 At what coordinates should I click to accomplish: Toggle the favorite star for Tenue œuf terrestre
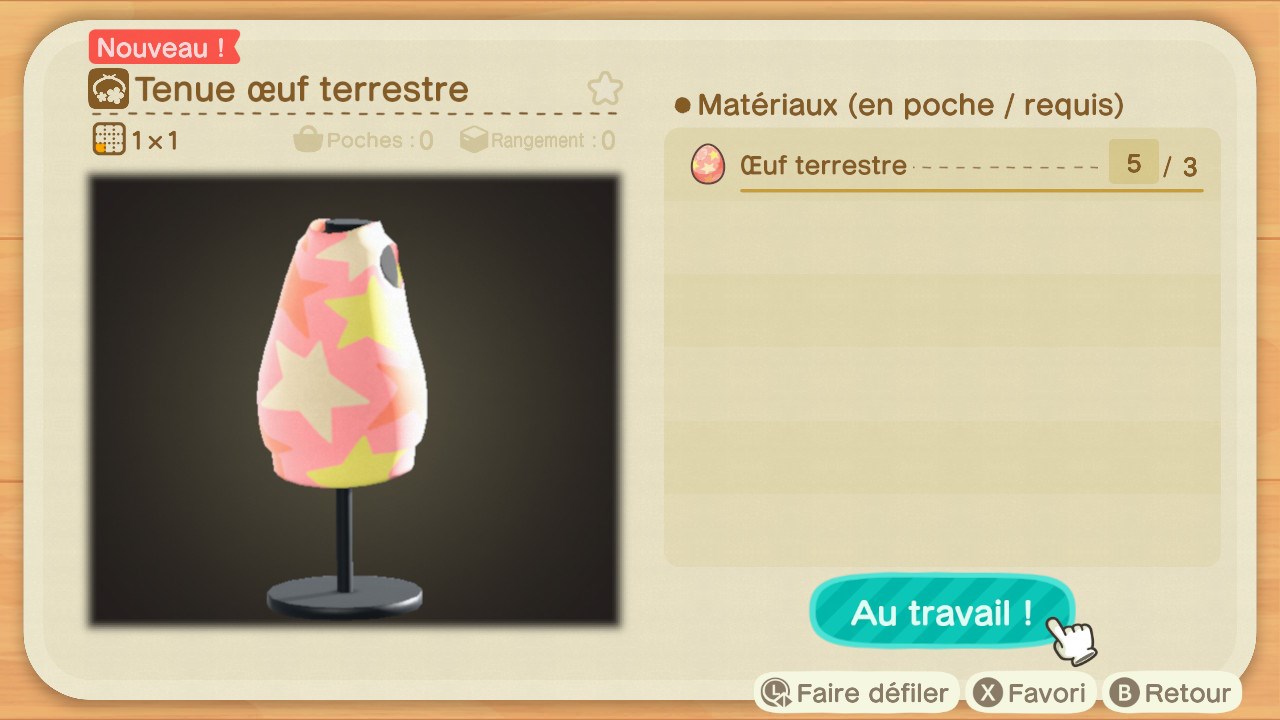tap(604, 89)
